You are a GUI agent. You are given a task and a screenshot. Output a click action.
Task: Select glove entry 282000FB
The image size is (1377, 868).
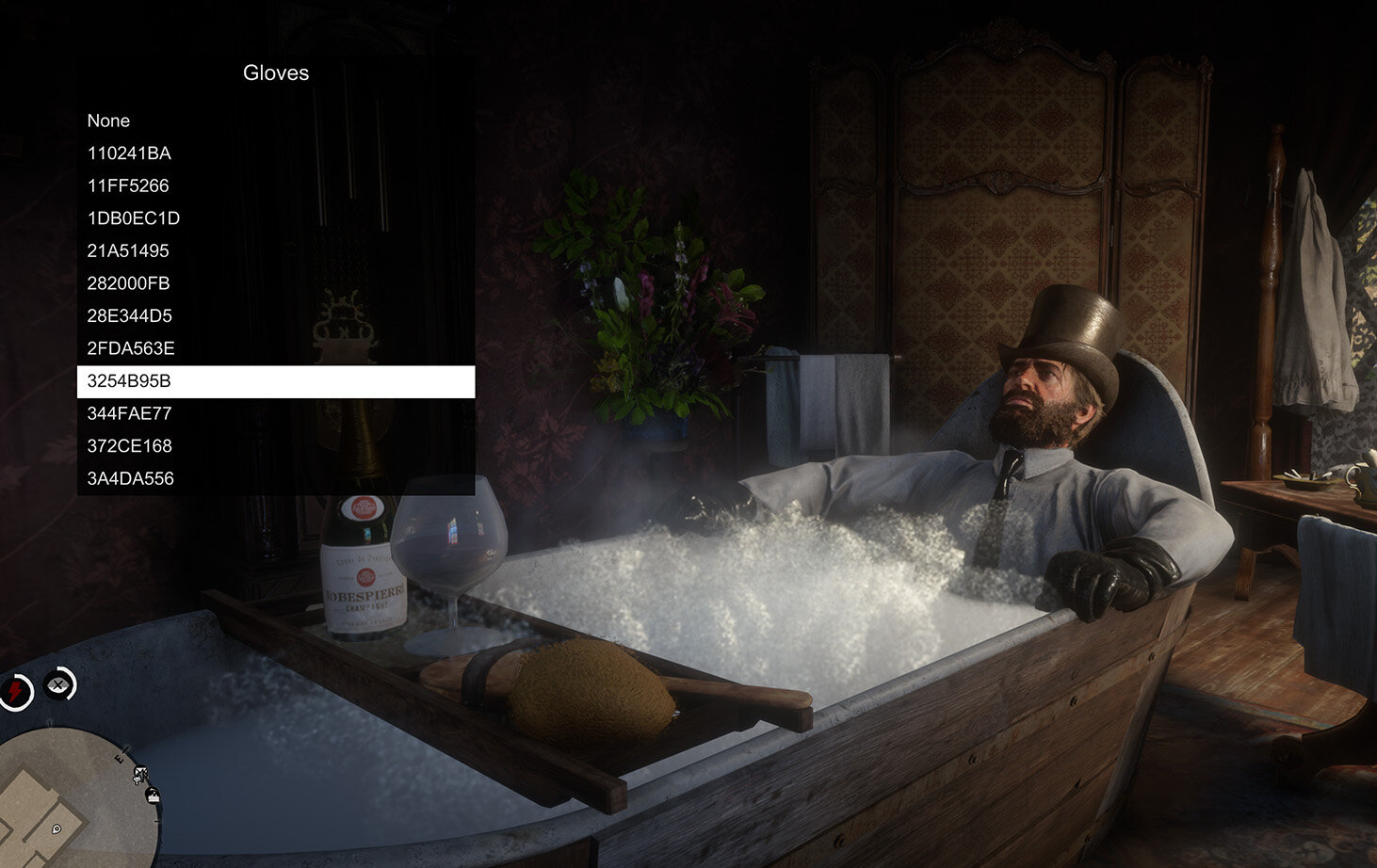click(129, 283)
